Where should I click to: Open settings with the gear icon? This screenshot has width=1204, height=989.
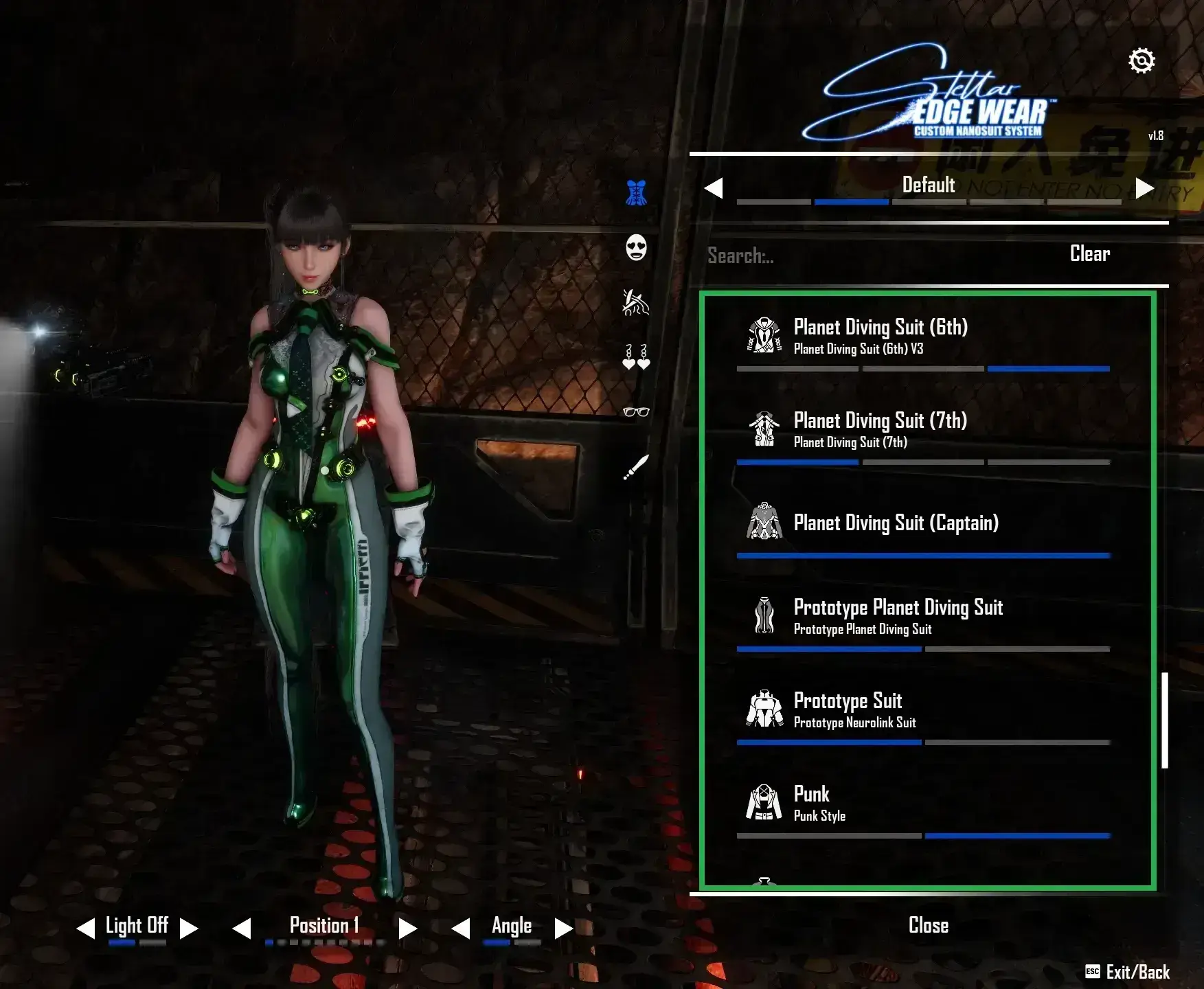[x=1141, y=61]
